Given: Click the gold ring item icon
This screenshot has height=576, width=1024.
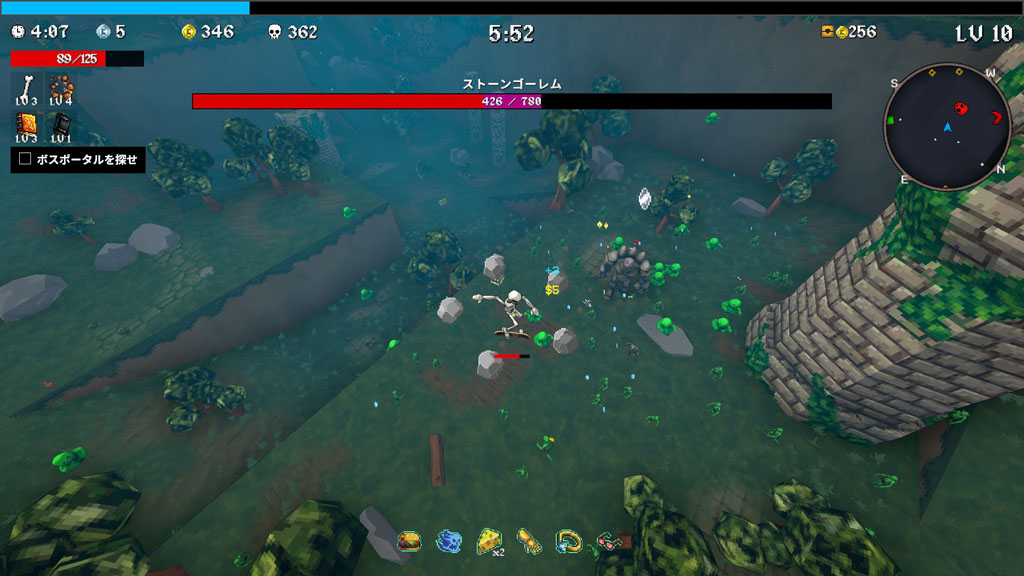Looking at the screenshot, I should [x=569, y=541].
